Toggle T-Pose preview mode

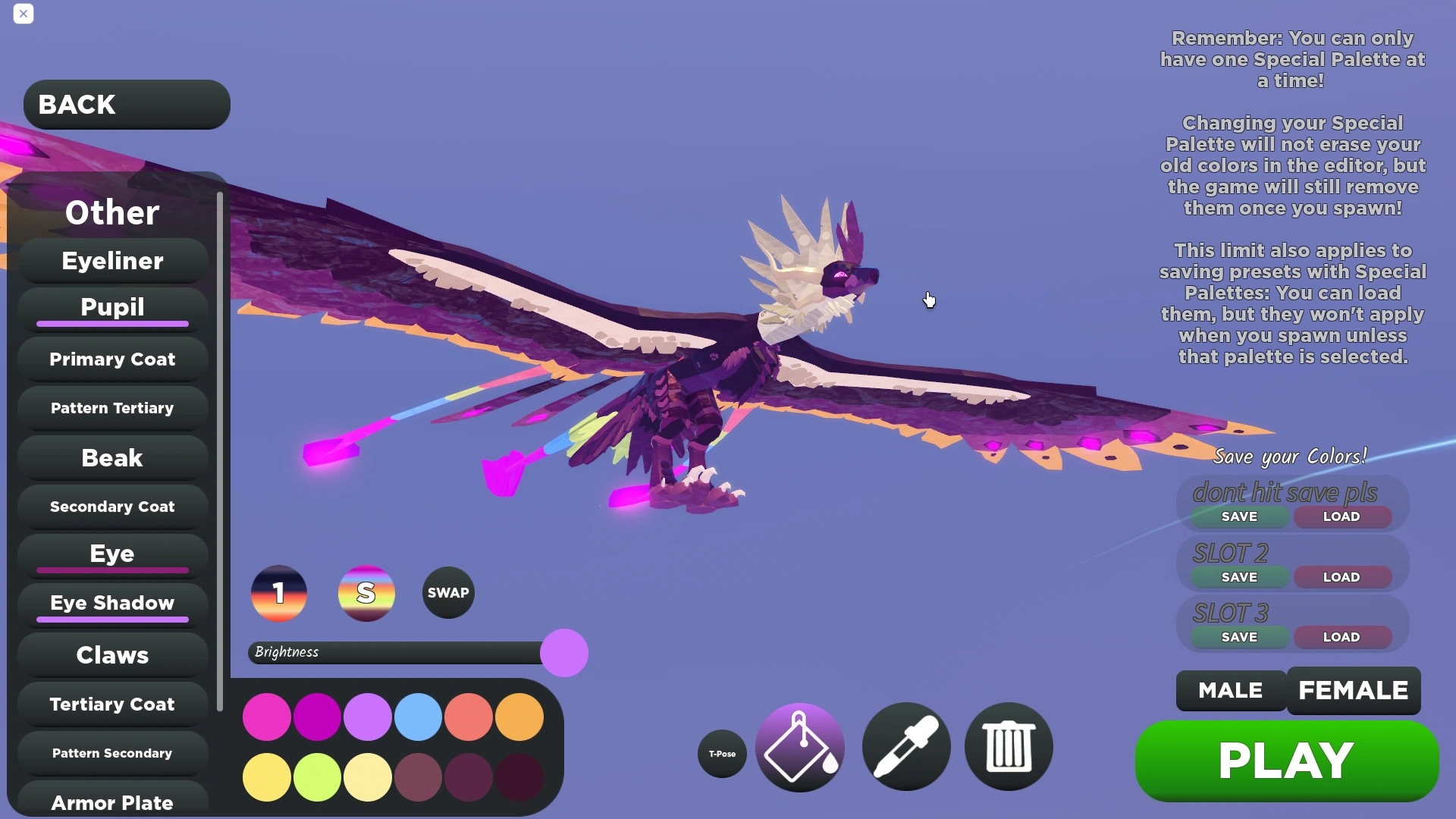coord(721,753)
